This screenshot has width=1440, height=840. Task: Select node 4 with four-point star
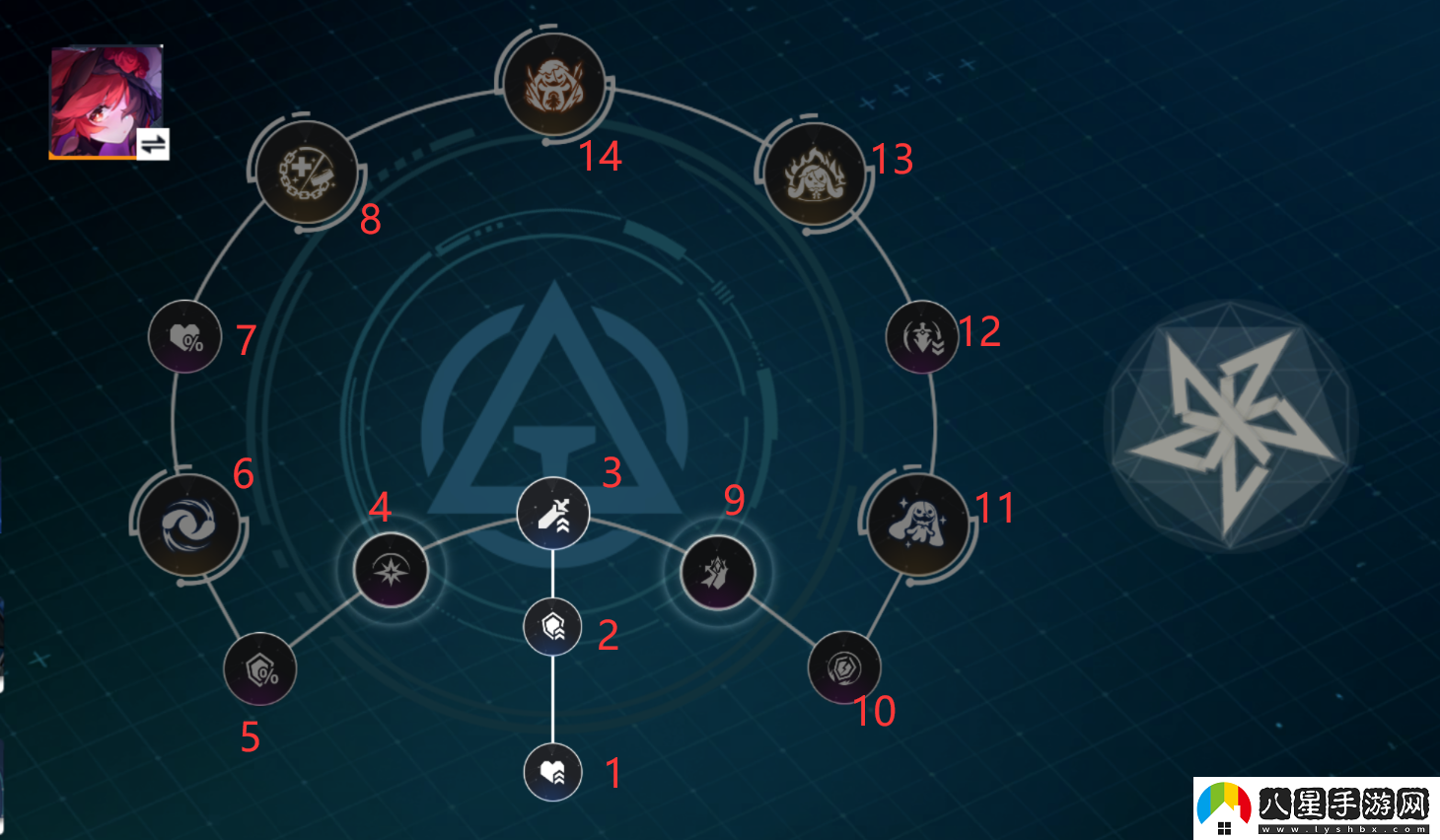pyautogui.click(x=391, y=570)
